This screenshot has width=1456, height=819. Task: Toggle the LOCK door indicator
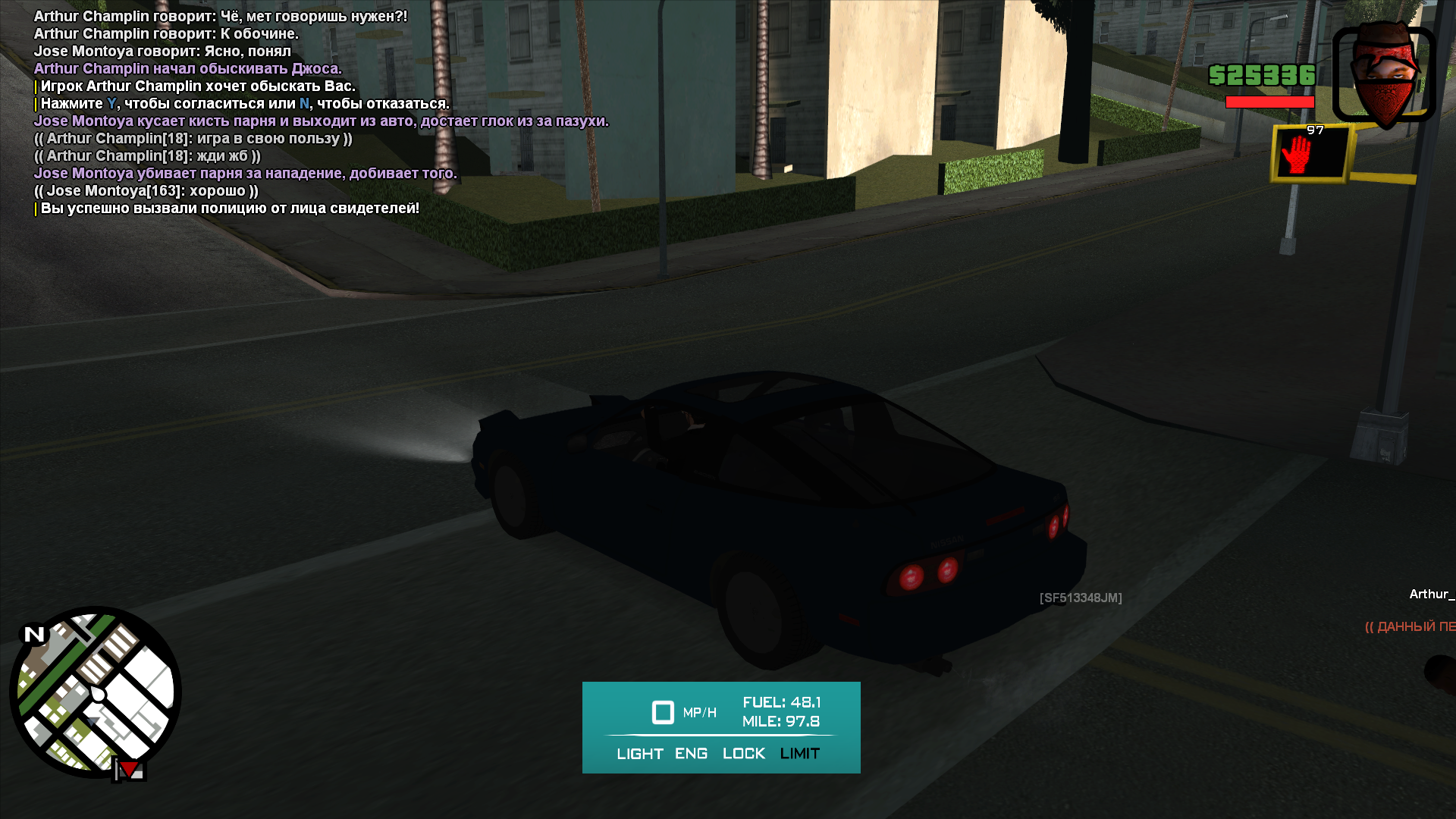click(743, 754)
